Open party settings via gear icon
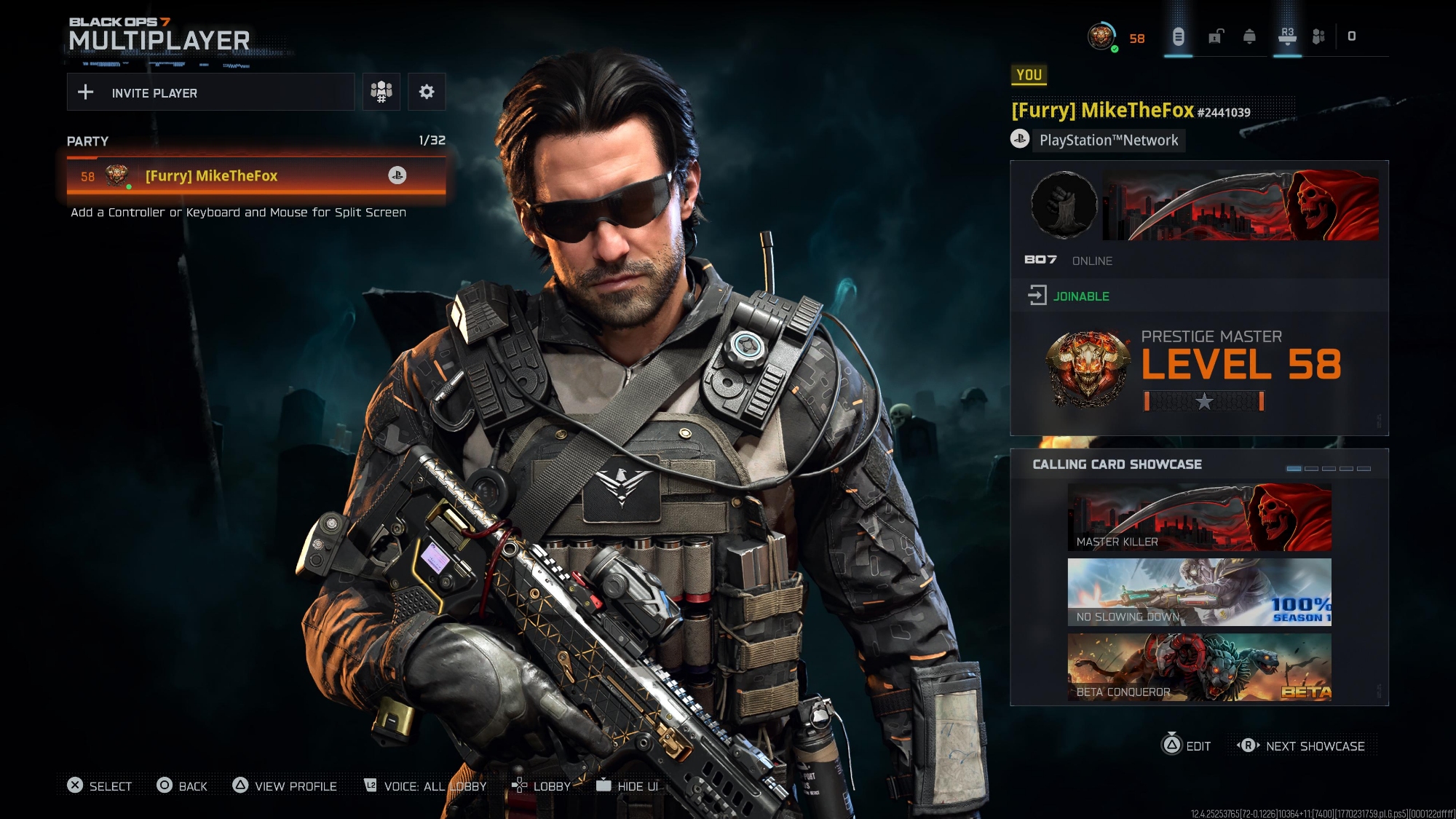Image resolution: width=1456 pixels, height=819 pixels. tap(427, 92)
